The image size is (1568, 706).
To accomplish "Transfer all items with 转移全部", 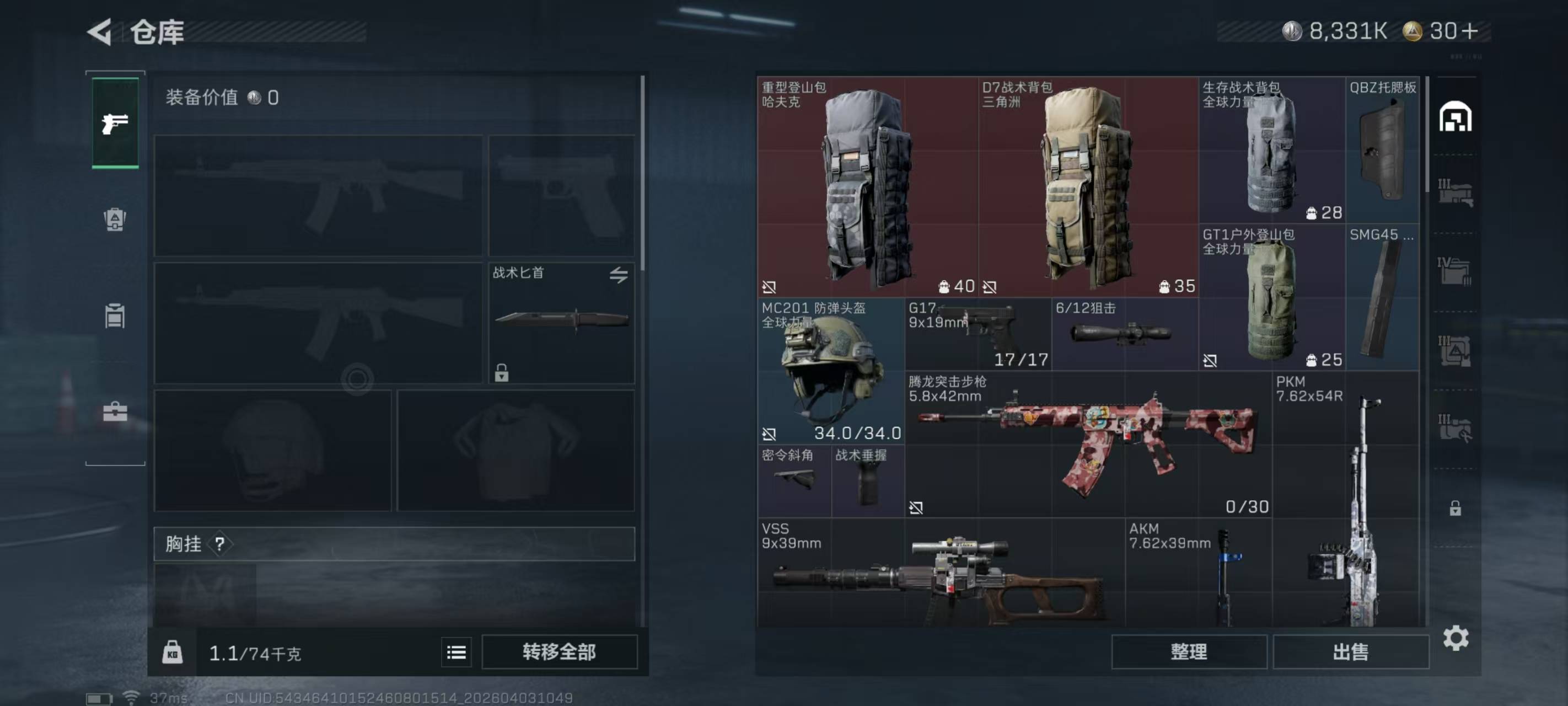I will tap(559, 652).
